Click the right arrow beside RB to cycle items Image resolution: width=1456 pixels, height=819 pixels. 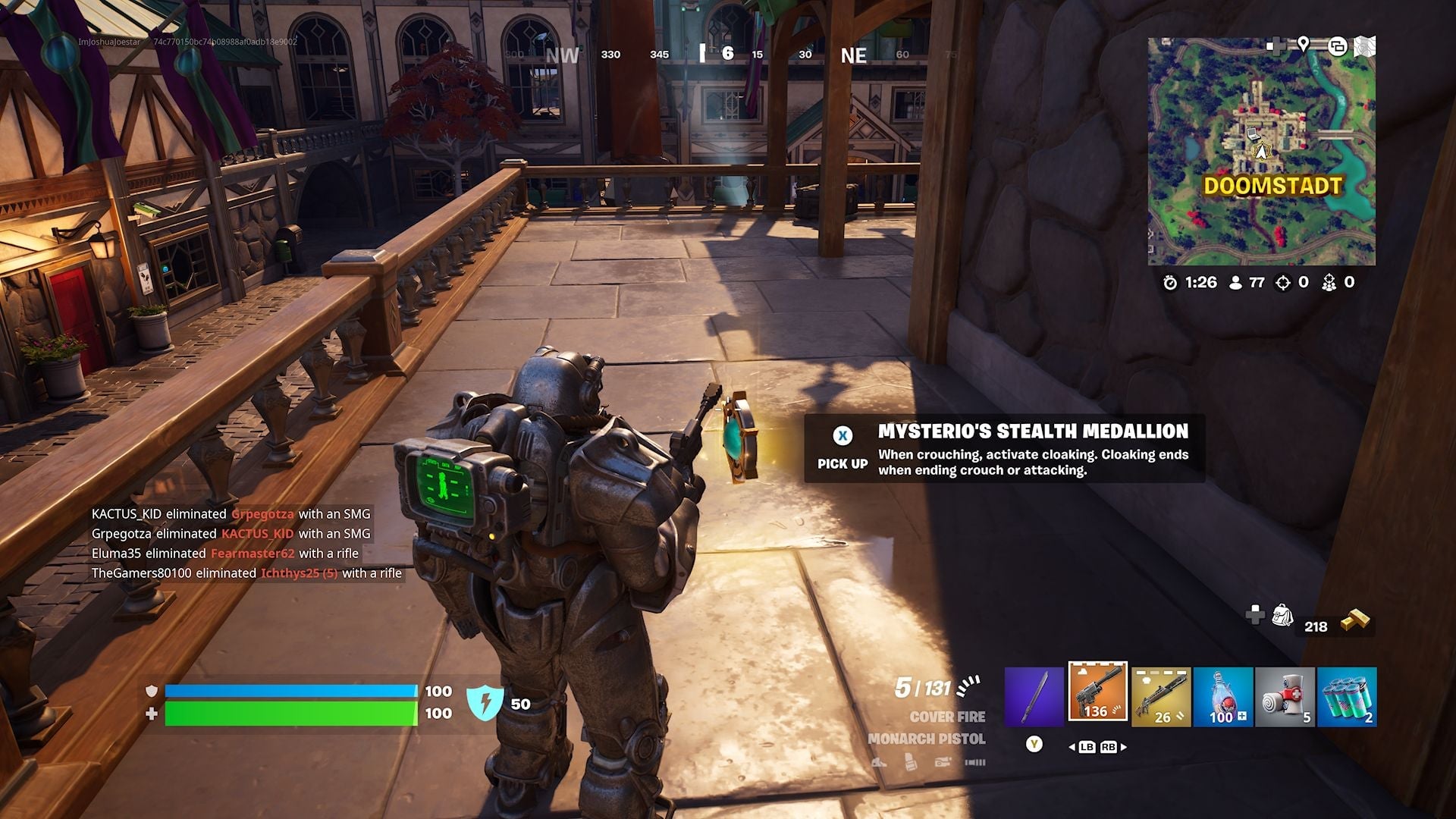coord(1124,747)
